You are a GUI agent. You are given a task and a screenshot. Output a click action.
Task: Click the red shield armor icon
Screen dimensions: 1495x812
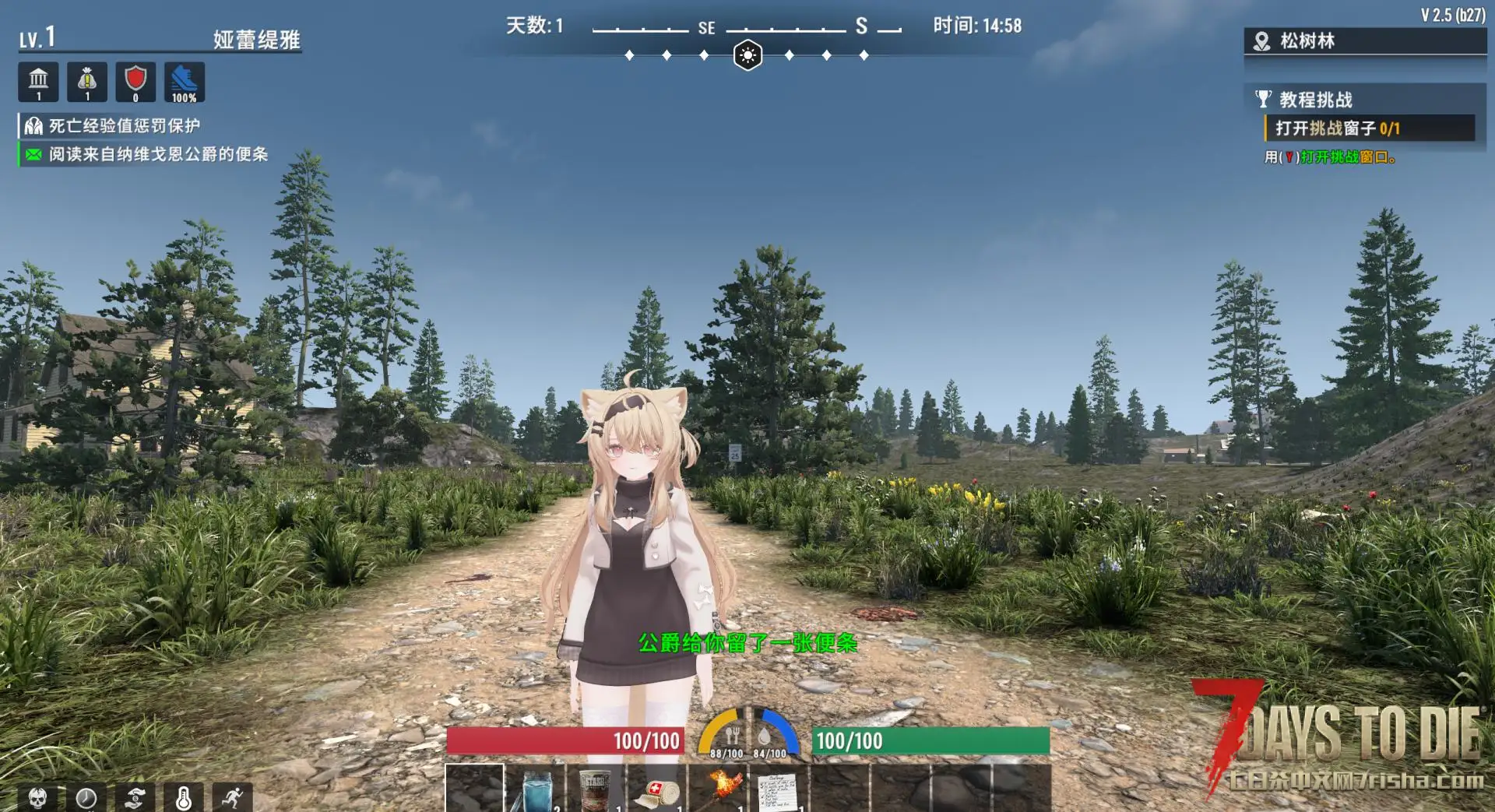pyautogui.click(x=135, y=82)
